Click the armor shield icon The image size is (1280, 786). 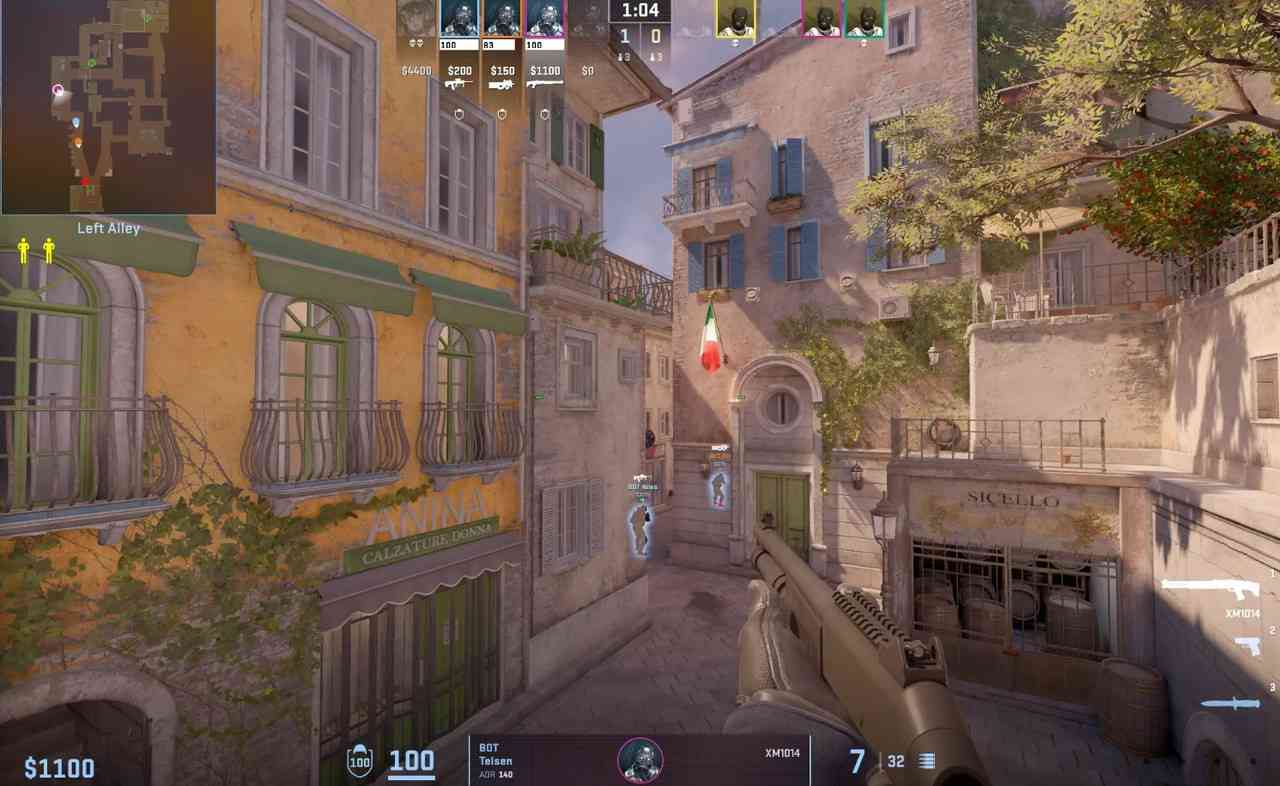pos(359,762)
